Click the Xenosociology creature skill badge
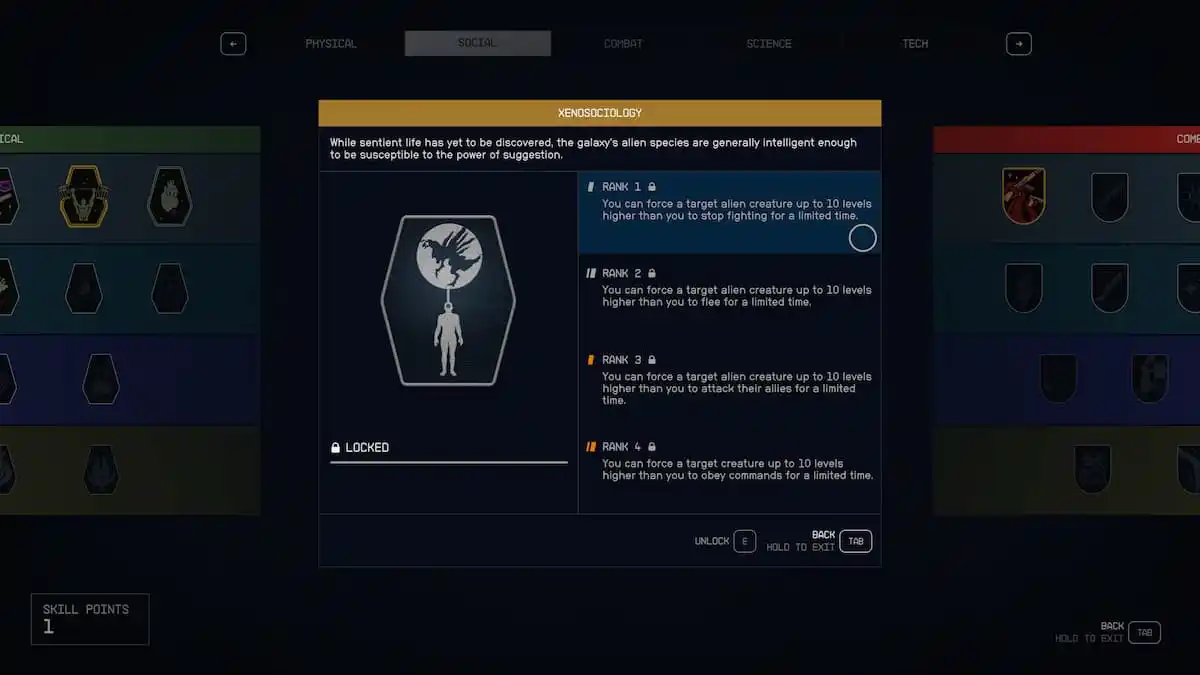This screenshot has width=1200, height=675. tap(447, 300)
